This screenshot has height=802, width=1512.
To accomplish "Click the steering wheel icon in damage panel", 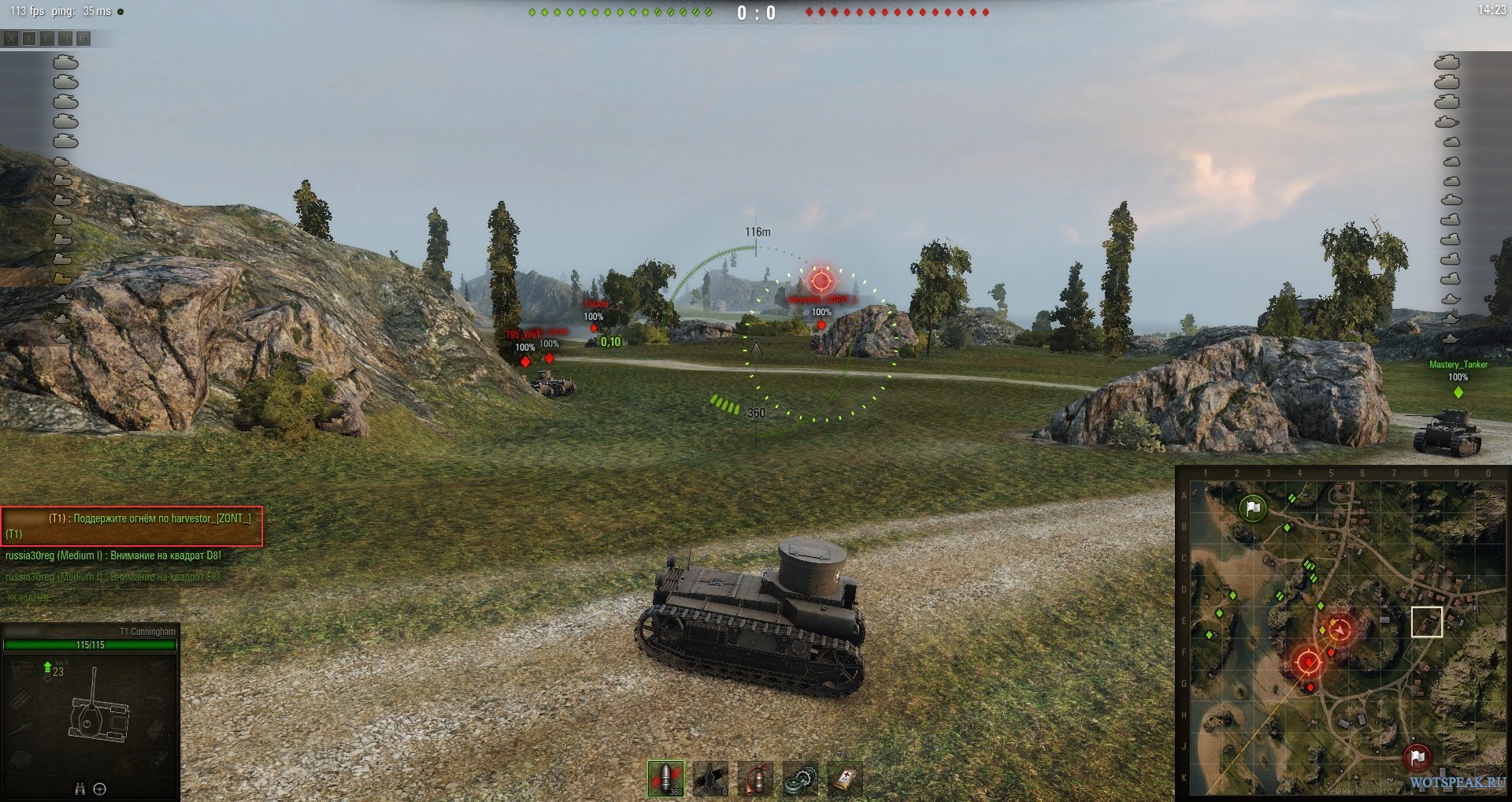I will 100,789.
